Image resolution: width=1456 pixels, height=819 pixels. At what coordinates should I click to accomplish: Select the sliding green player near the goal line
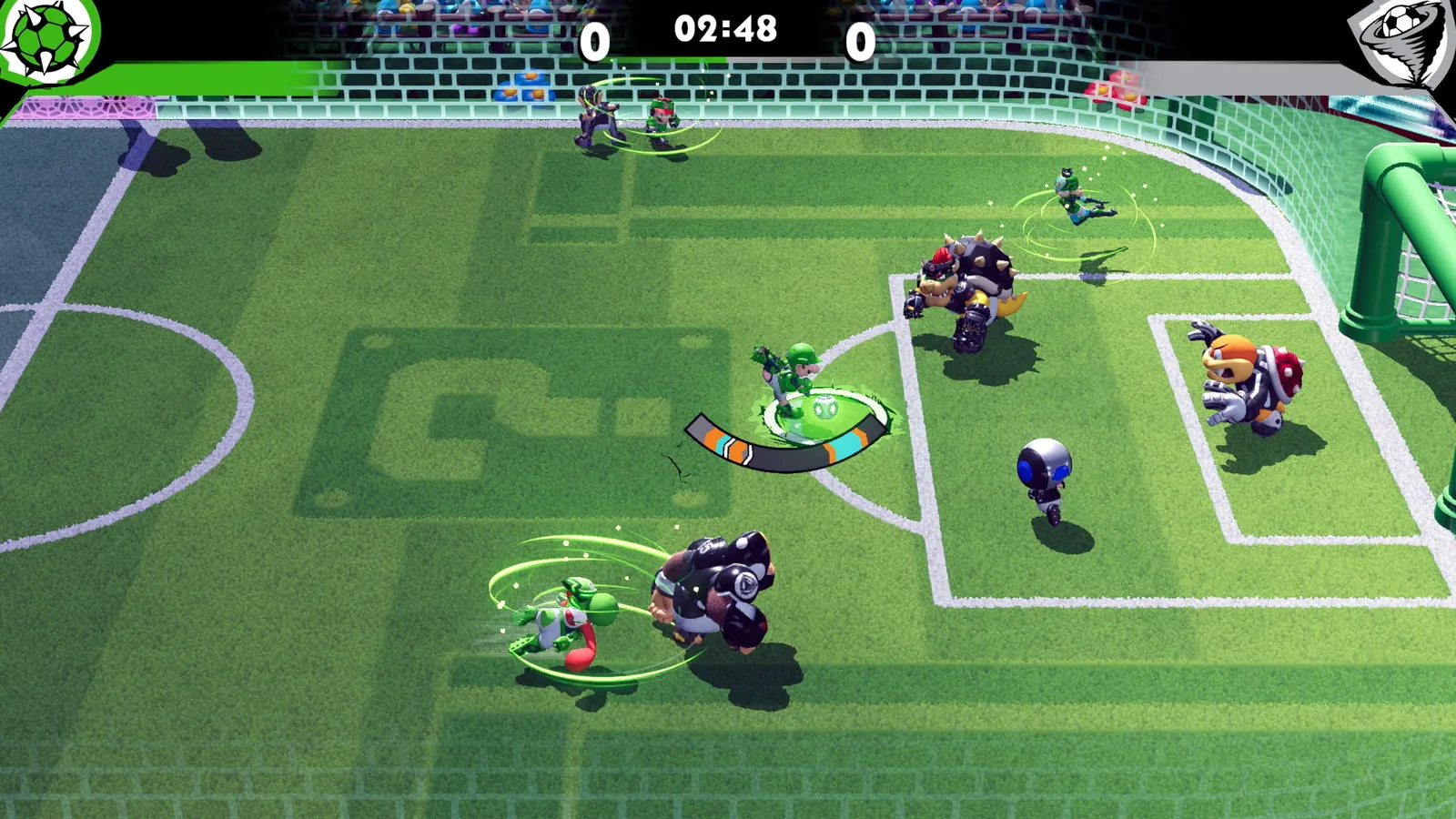tap(1074, 196)
